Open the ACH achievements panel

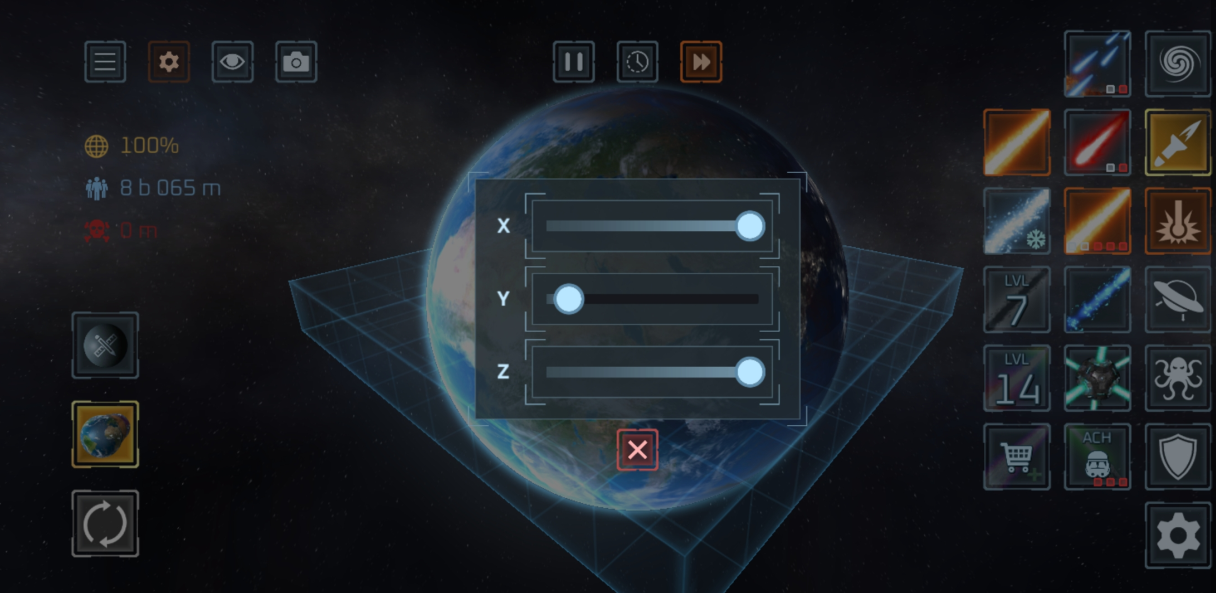(1097, 457)
